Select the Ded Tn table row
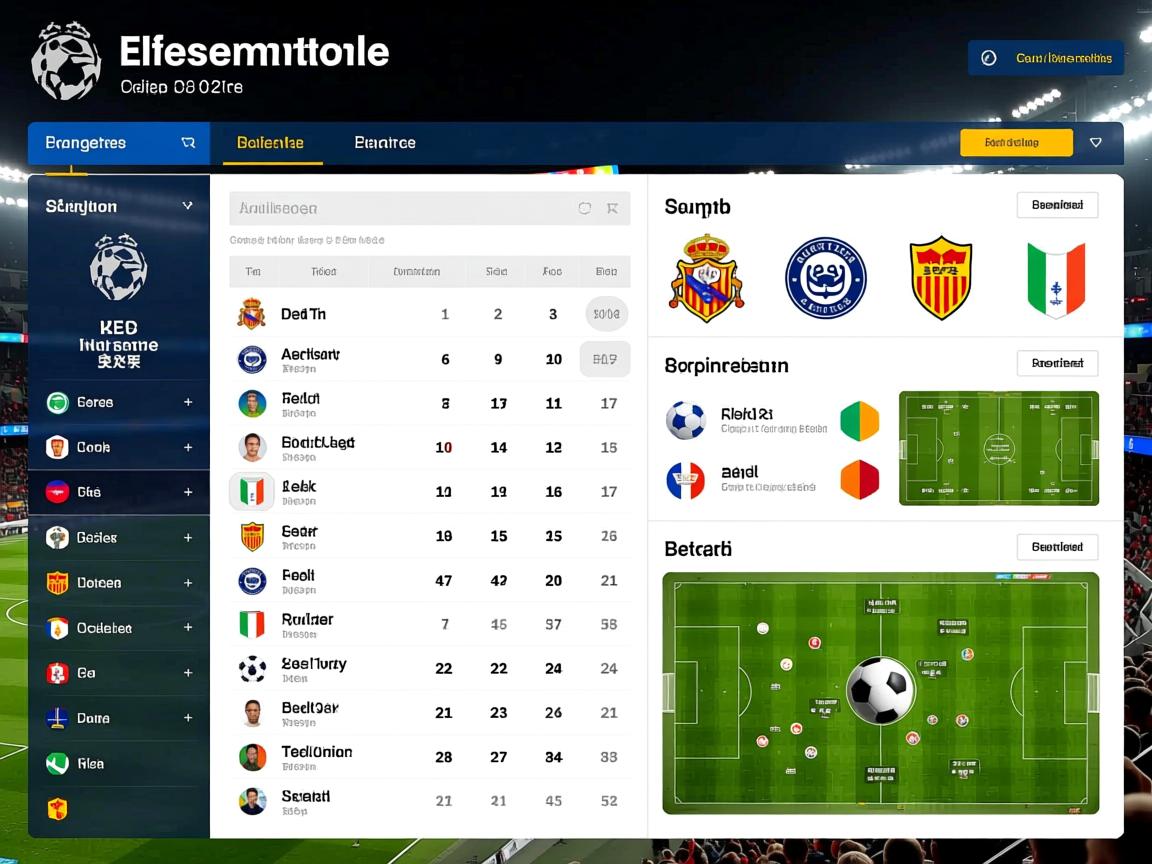1152x864 pixels. tap(430, 314)
